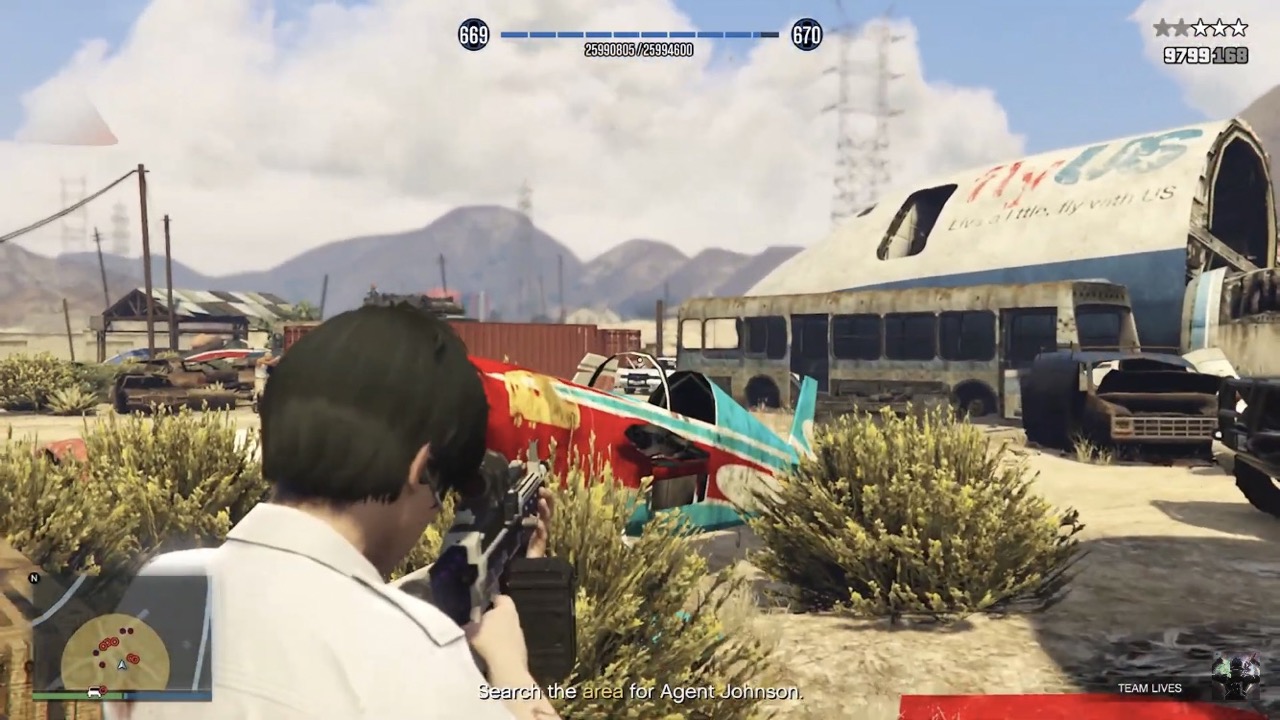Viewport: 1280px width, 720px height.
Task: Click the mission subtitle text at the bottom
Action: pos(640,690)
